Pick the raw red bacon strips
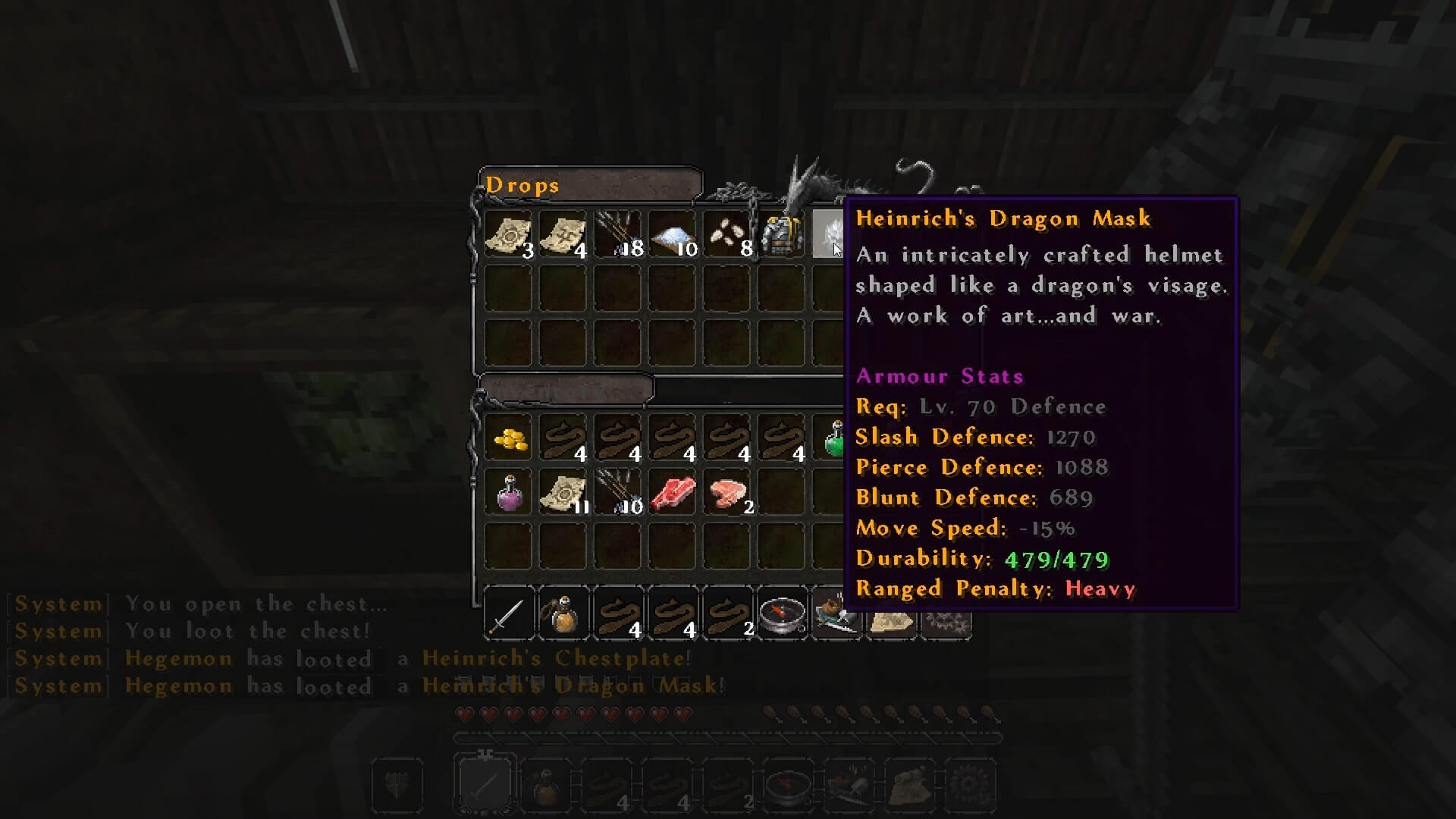1456x819 pixels. [x=673, y=493]
